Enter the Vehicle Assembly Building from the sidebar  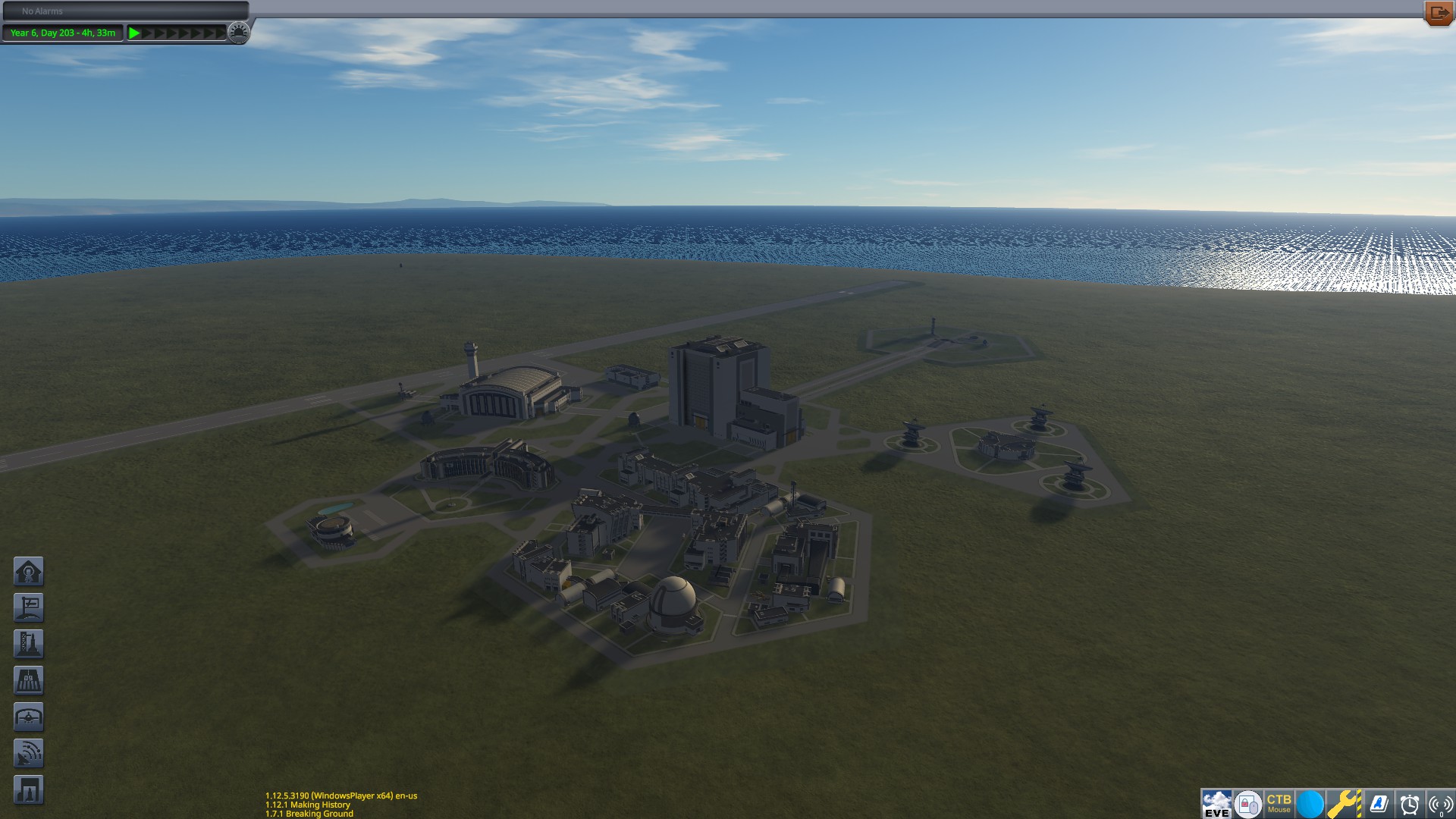point(29,644)
